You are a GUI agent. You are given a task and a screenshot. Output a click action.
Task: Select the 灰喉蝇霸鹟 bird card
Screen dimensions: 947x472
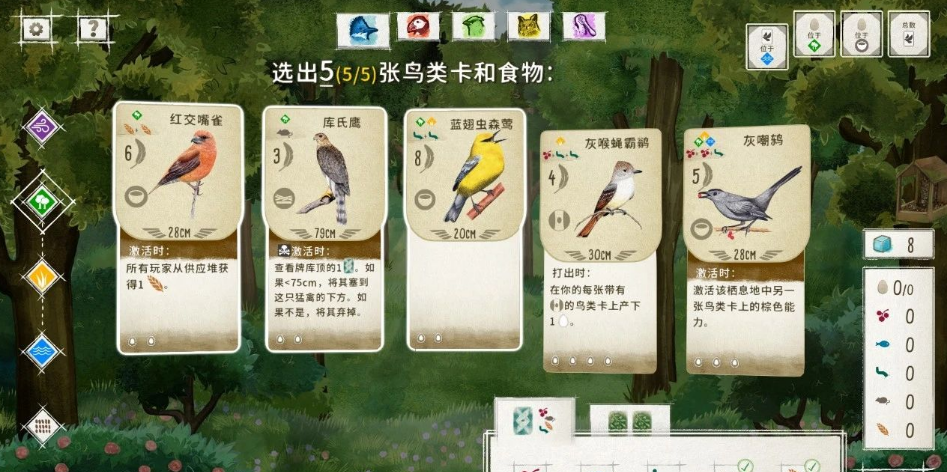(x=599, y=250)
